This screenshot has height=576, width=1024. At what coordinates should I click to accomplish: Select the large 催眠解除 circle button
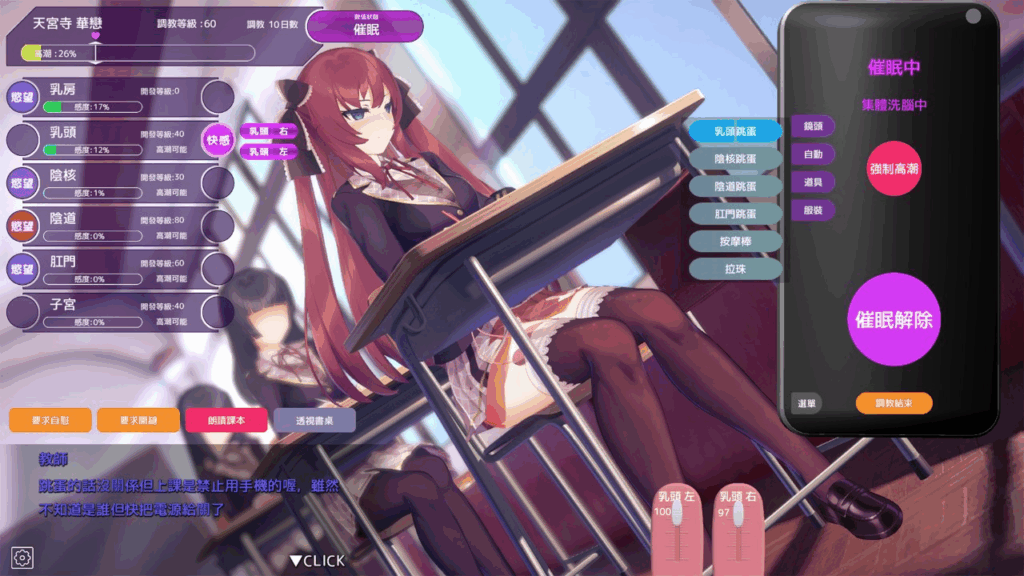point(895,320)
